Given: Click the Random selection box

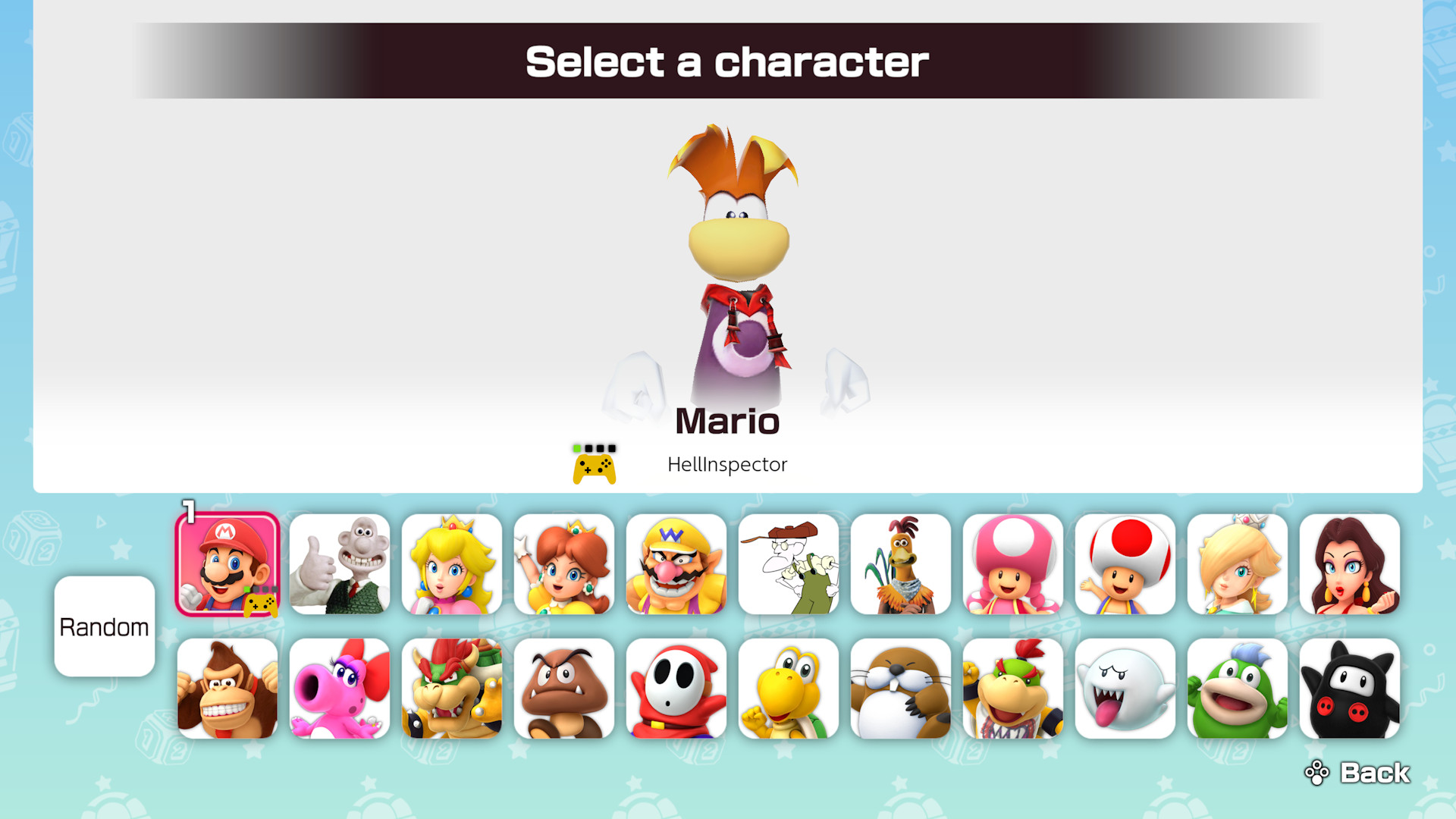Looking at the screenshot, I should pyautogui.click(x=105, y=626).
